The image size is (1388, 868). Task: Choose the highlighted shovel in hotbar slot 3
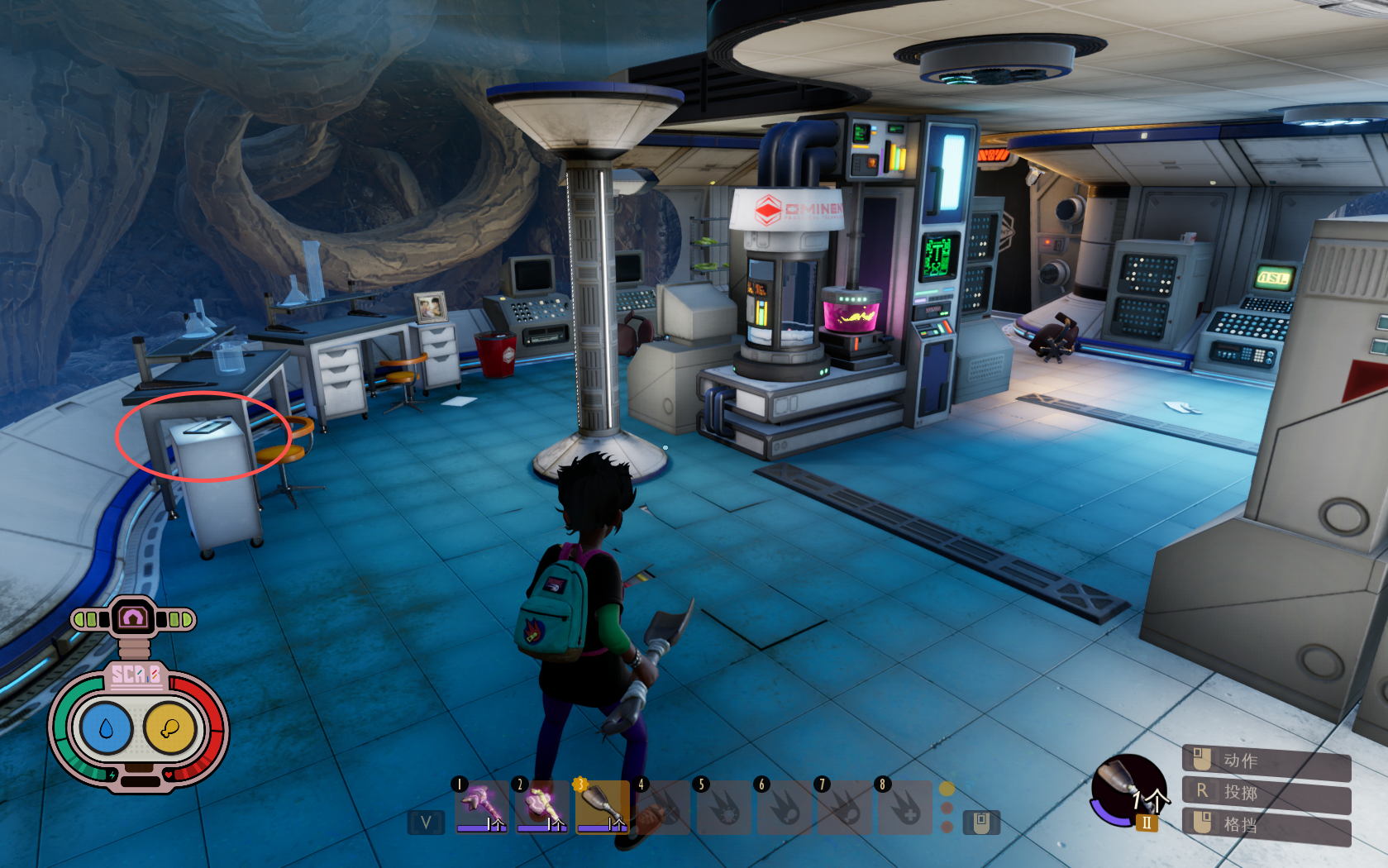(x=602, y=805)
